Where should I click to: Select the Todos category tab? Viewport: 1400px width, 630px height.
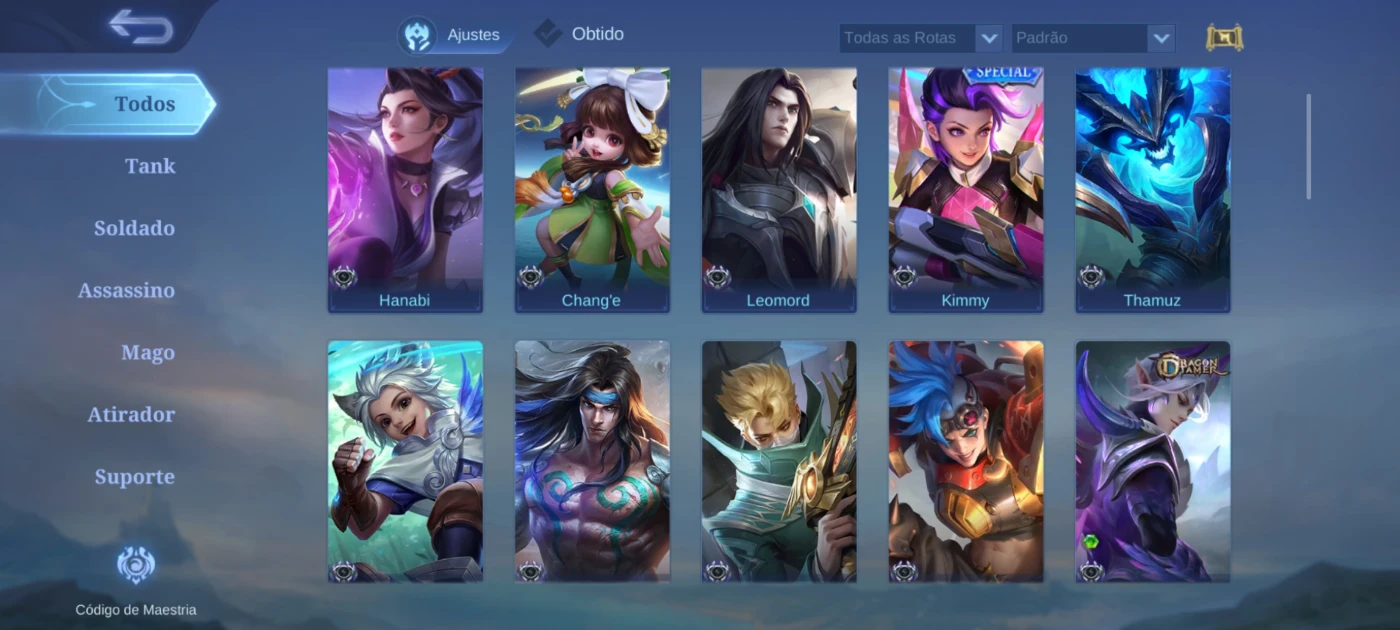click(x=144, y=104)
